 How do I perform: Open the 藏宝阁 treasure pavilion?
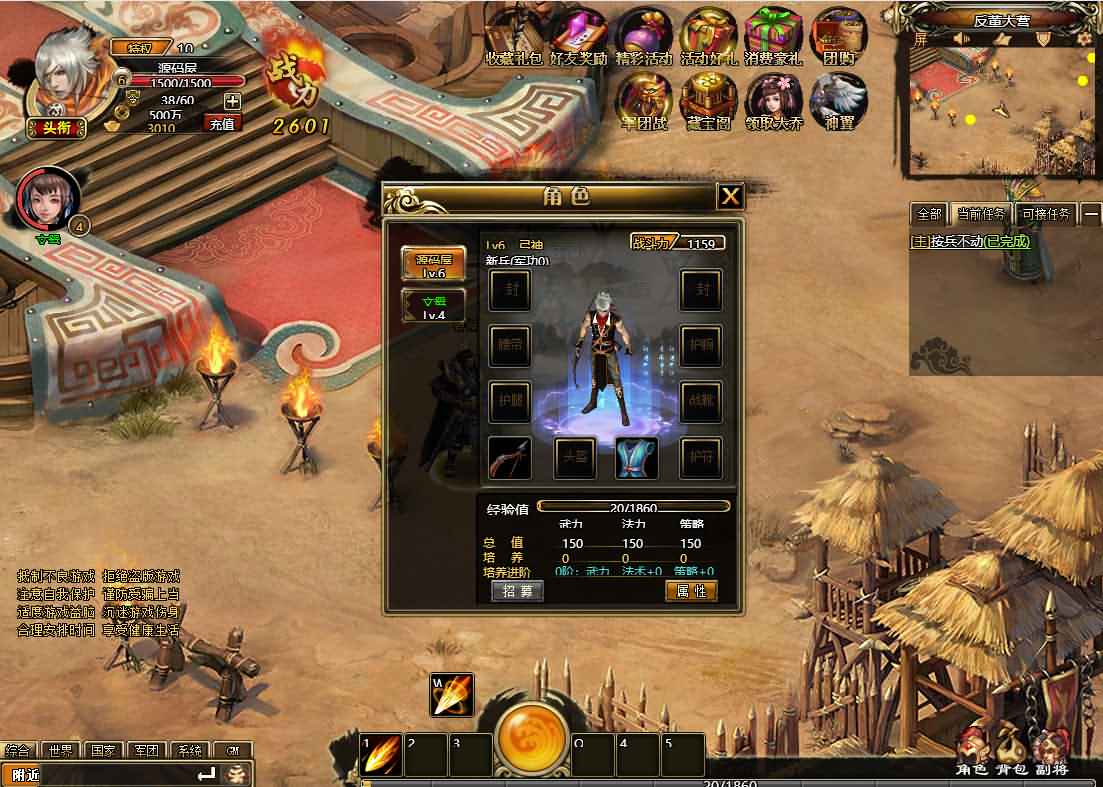708,99
